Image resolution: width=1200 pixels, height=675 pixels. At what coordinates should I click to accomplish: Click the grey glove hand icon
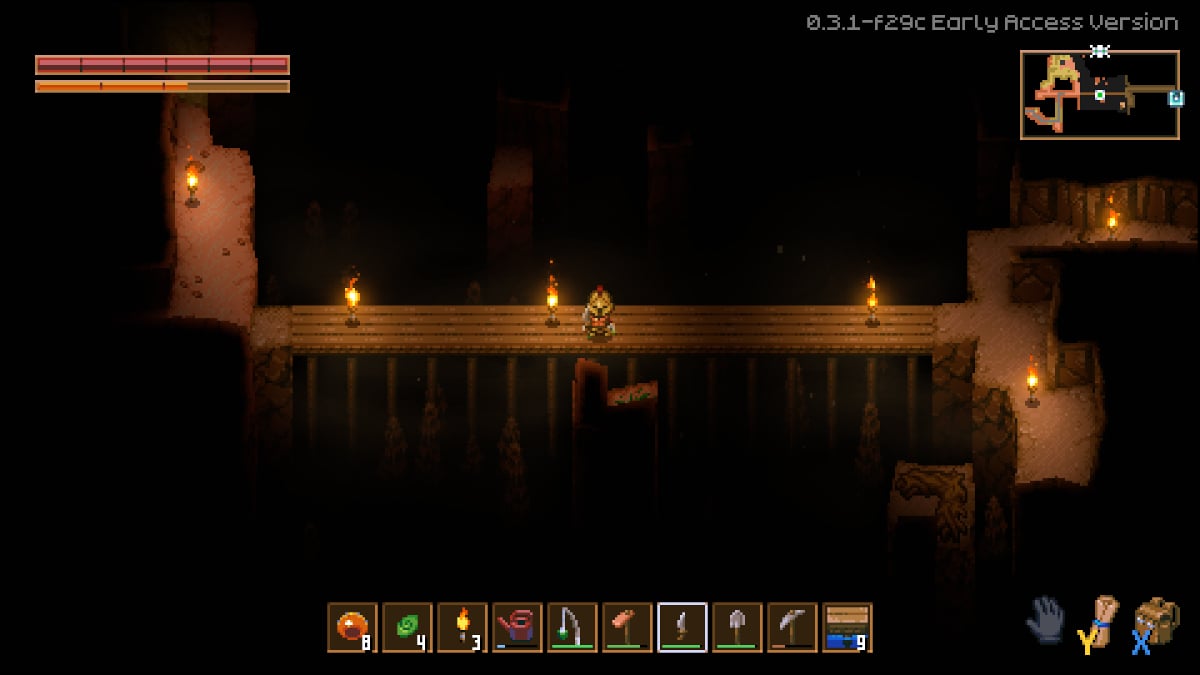[1045, 619]
